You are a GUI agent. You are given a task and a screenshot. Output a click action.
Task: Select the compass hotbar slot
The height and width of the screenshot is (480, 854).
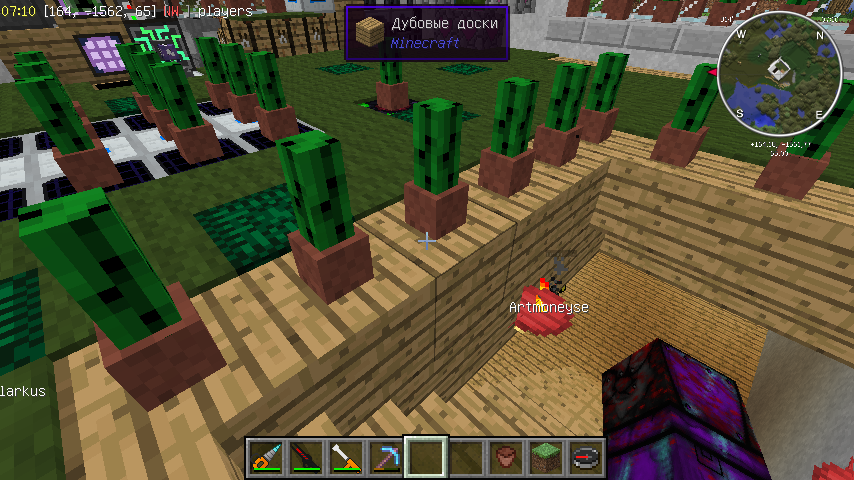(x=585, y=458)
